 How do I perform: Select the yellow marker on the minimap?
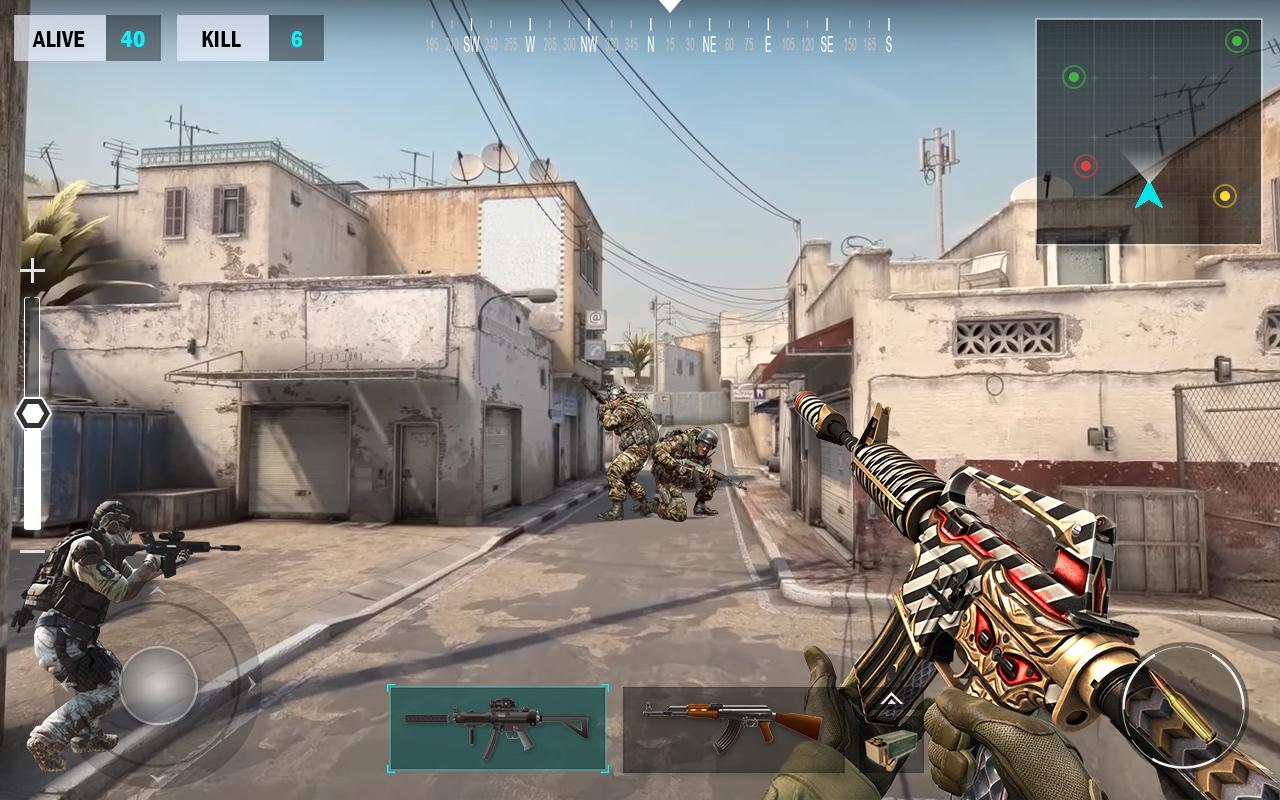click(x=1224, y=196)
